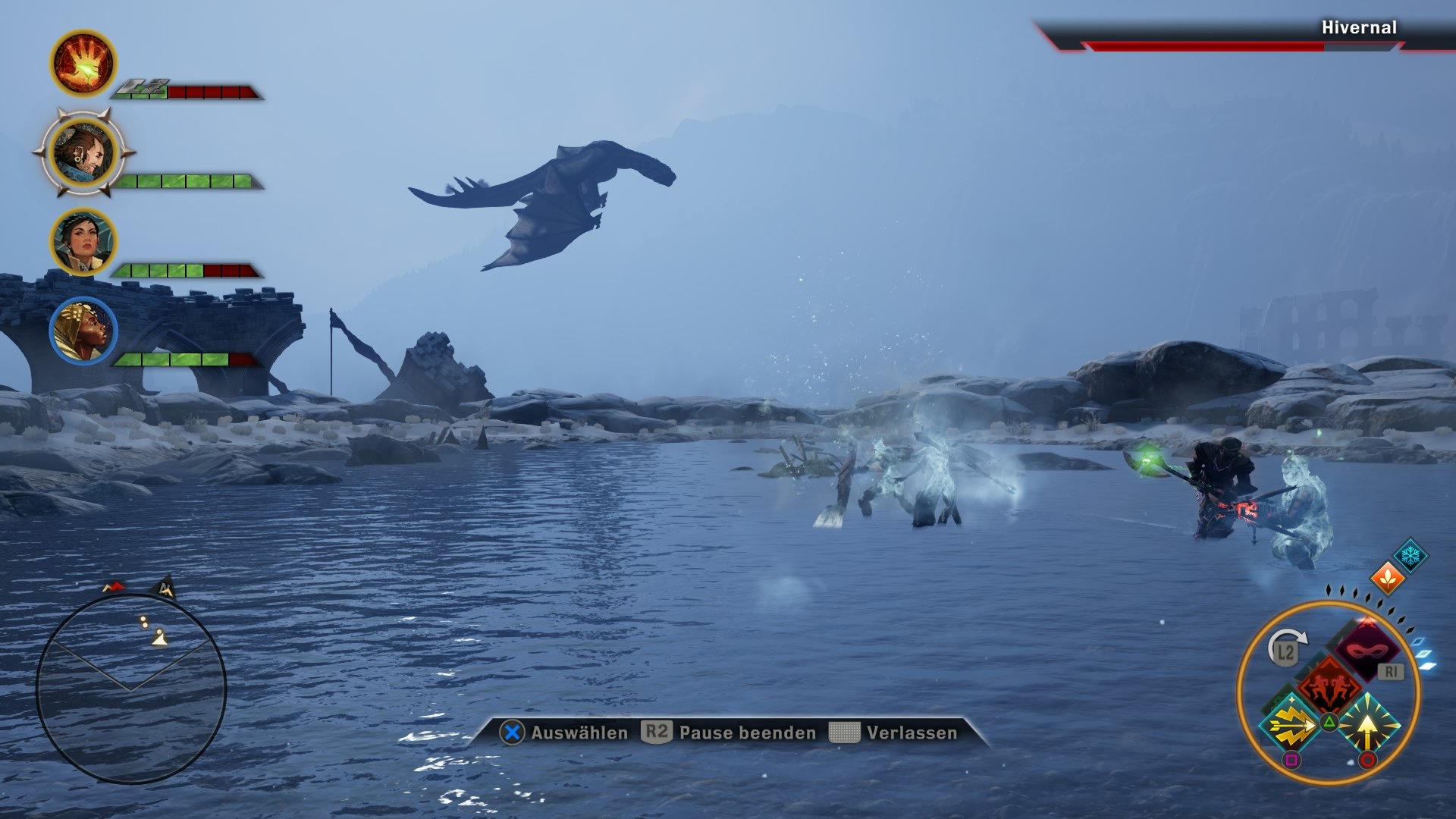Select the blue snowflake potion icon
The height and width of the screenshot is (819, 1456).
tap(1410, 554)
